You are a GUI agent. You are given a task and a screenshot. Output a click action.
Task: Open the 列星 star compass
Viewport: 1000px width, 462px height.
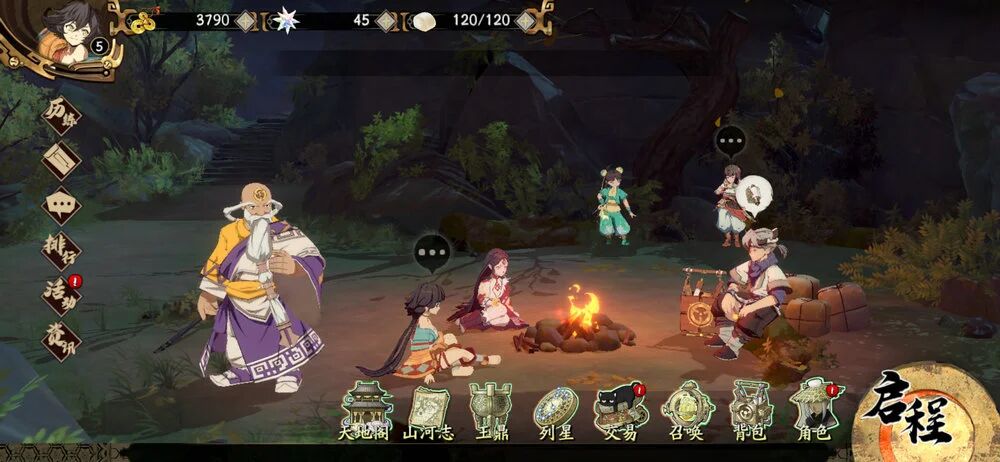tap(554, 410)
